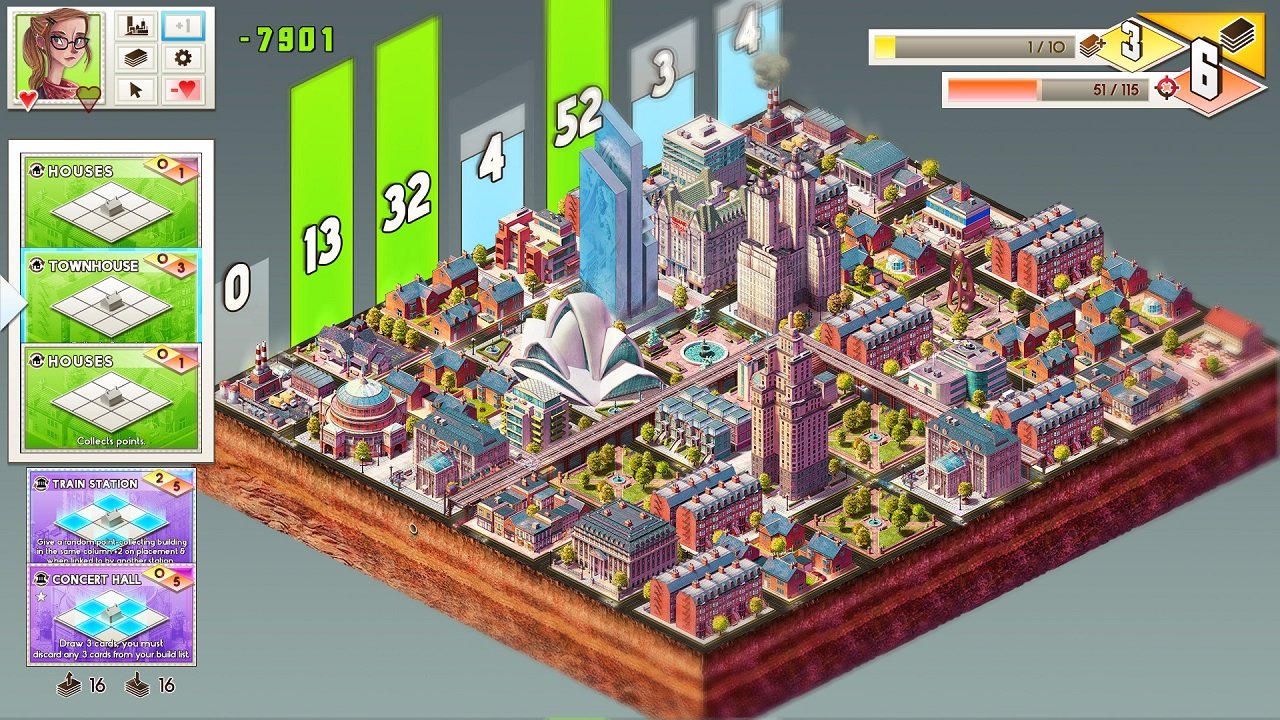The image size is (1280, 720).
Task: Open the settings gear icon
Action: [183, 57]
